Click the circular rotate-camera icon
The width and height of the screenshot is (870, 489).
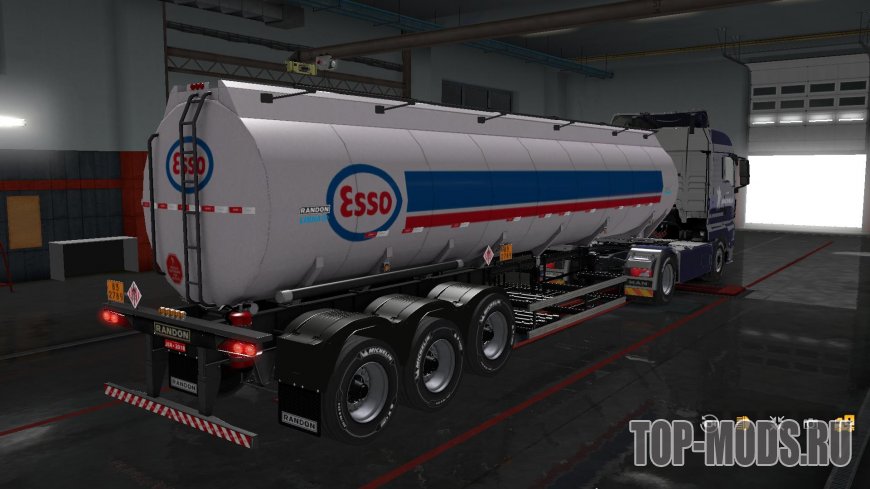point(709,423)
